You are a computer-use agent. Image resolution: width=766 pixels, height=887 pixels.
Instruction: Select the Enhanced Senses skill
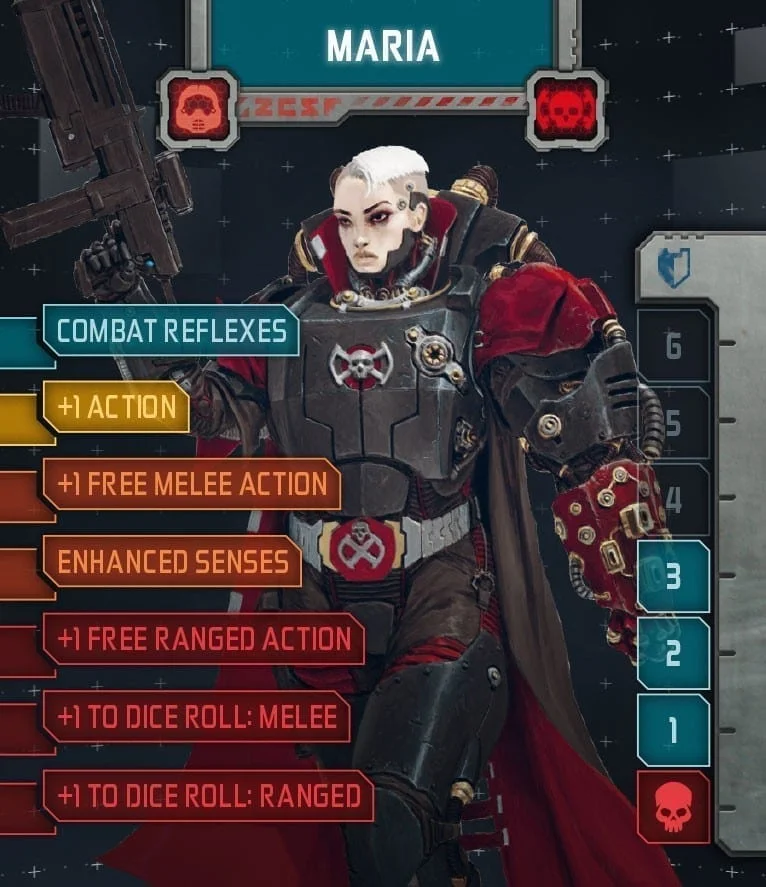pyautogui.click(x=172, y=562)
